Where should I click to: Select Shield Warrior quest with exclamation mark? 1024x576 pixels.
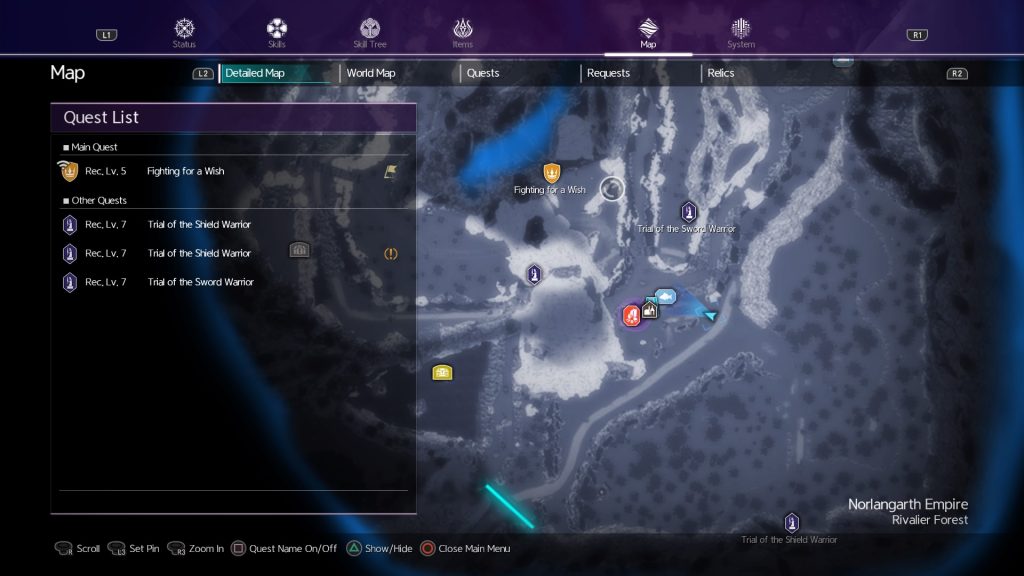[x=200, y=253]
